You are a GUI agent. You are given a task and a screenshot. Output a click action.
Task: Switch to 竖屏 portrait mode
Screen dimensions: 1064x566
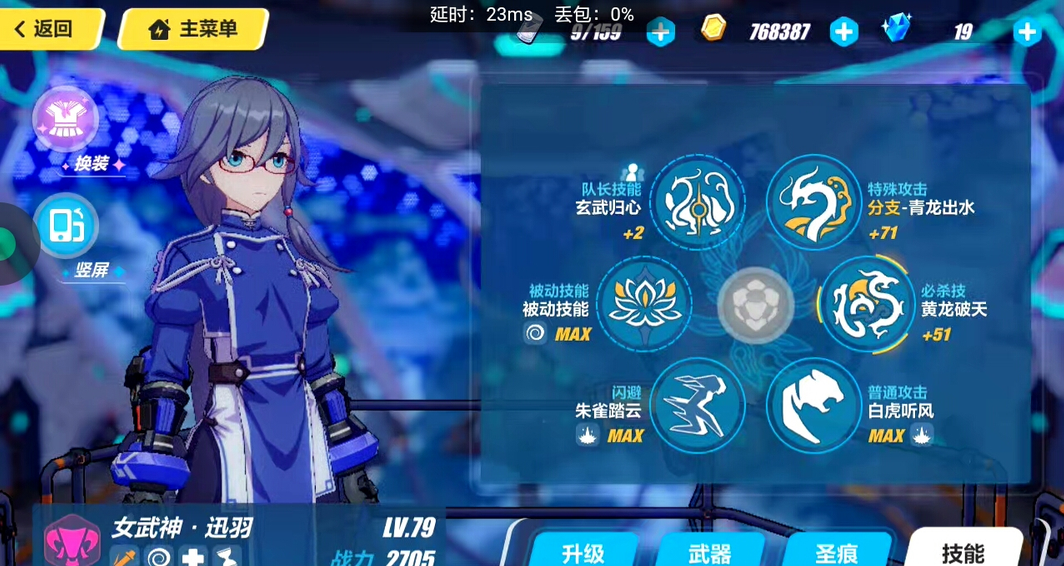[66, 226]
